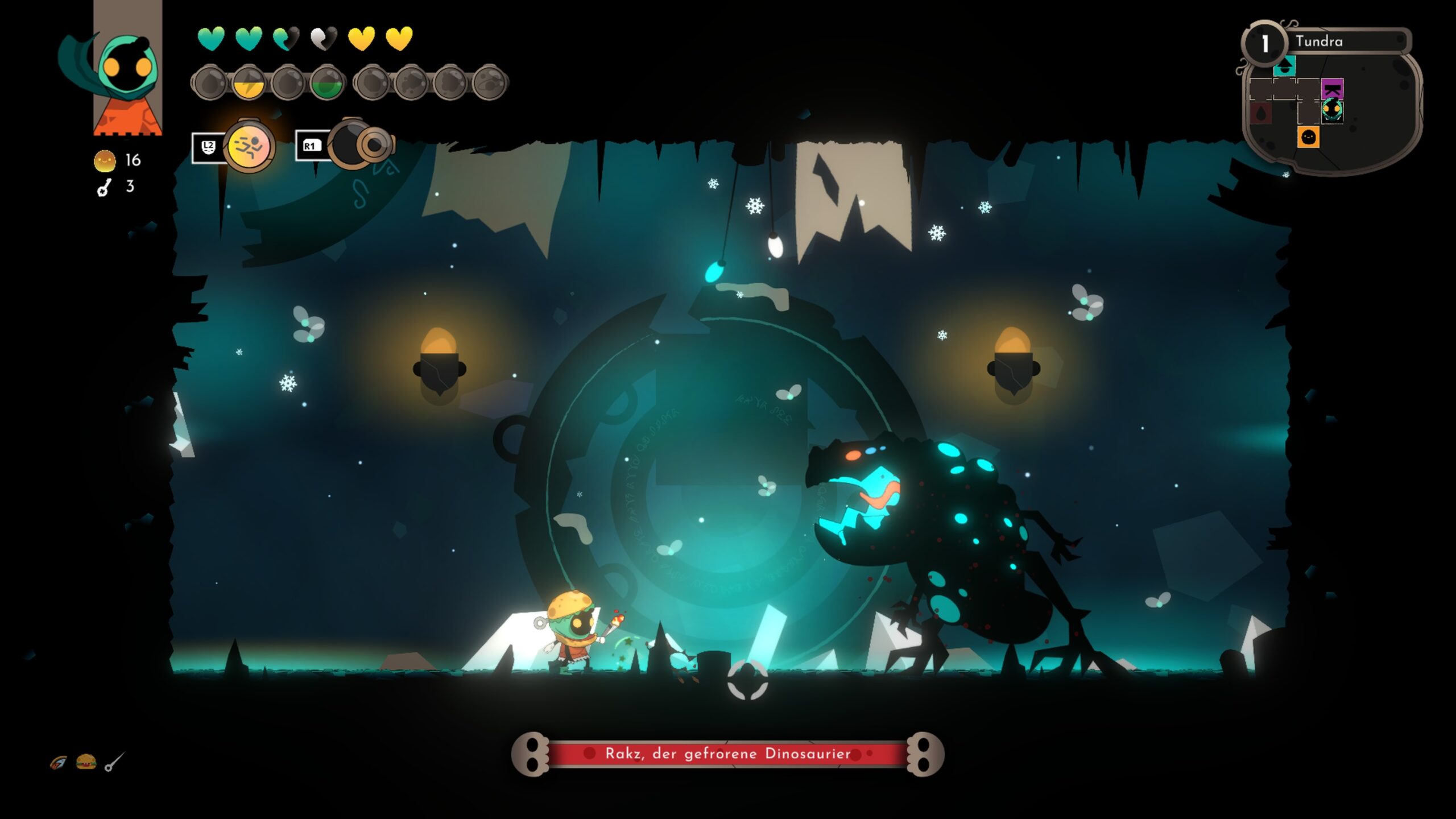Choose the half-full green flask
Screen dimensions: 1456x819
point(328,83)
